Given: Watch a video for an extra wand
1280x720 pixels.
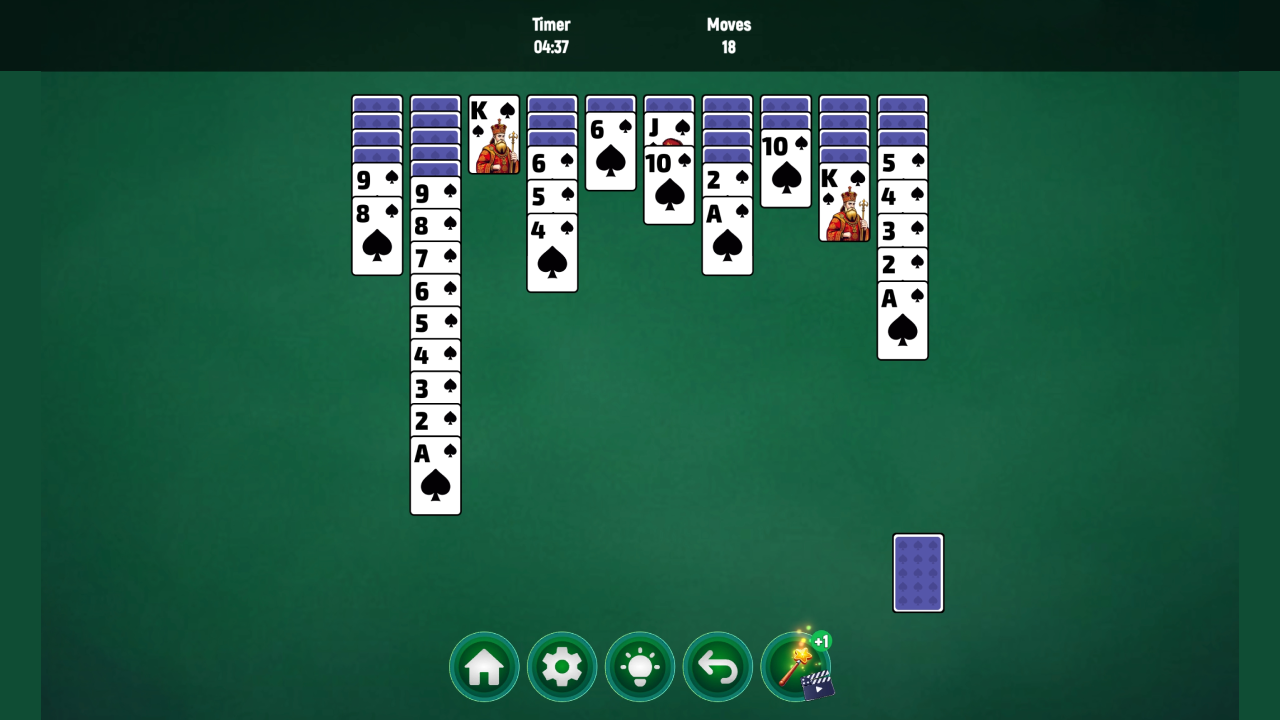Looking at the screenshot, I should coord(818,687).
